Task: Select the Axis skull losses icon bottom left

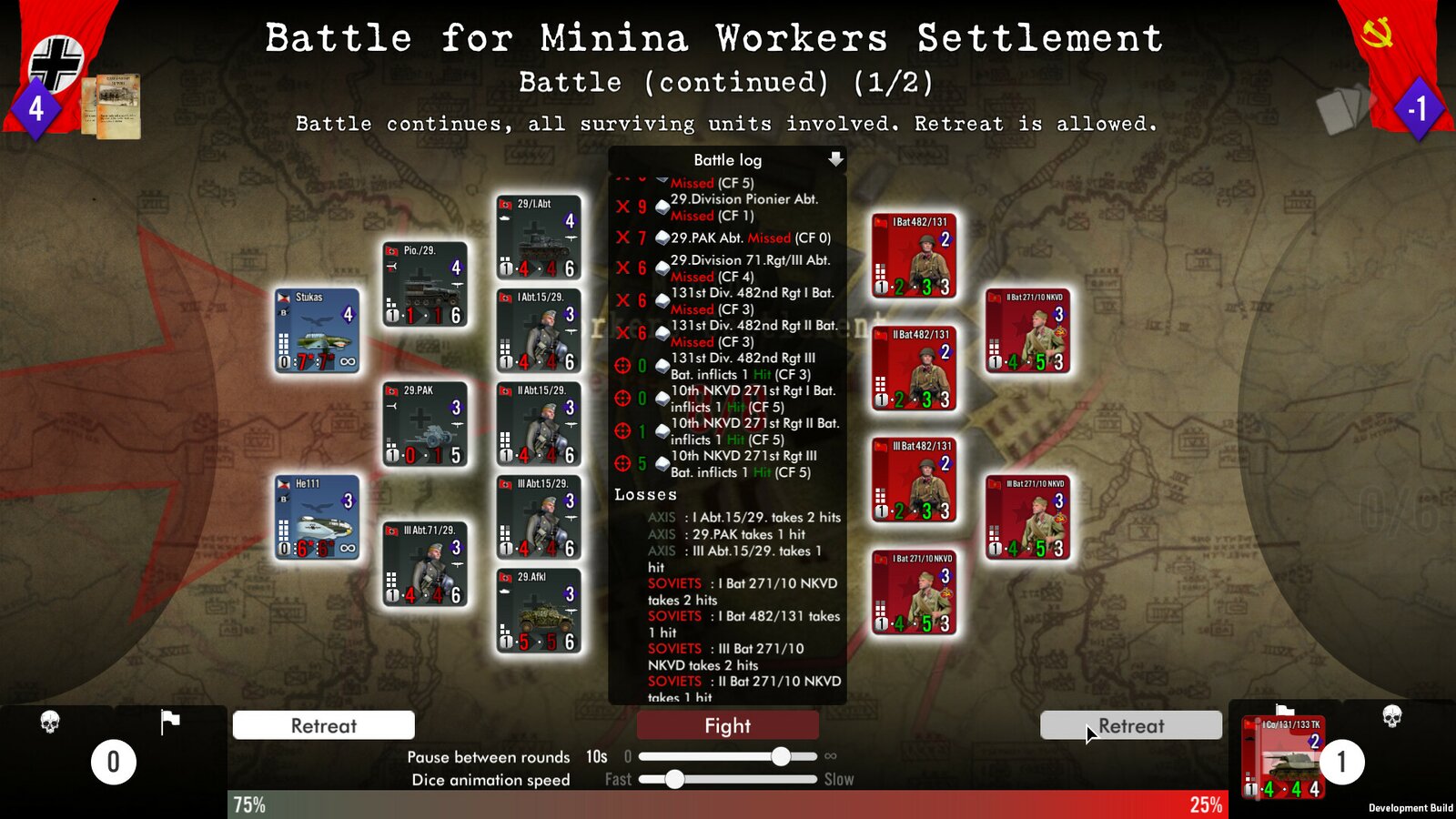Action: coord(52,722)
